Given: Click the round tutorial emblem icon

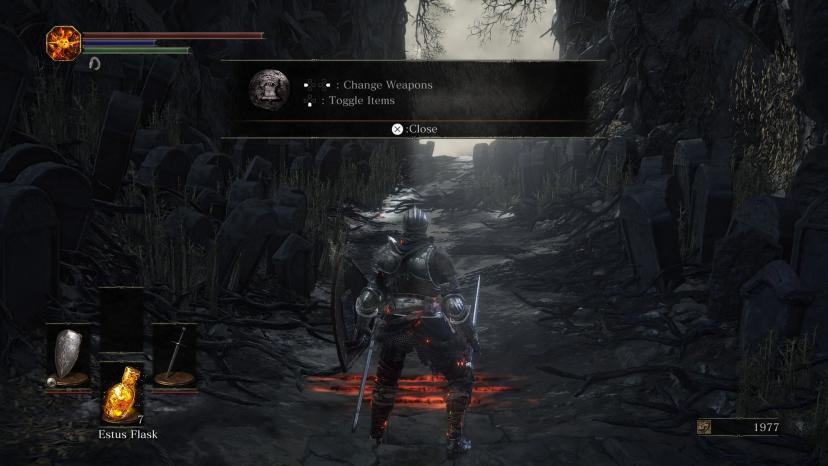Looking at the screenshot, I should coord(268,89).
